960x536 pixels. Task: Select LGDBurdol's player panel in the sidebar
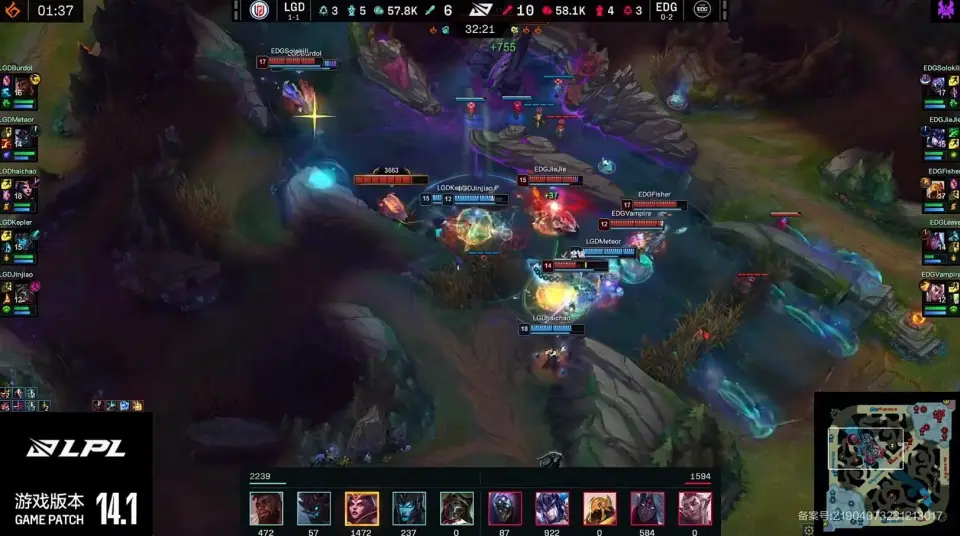(x=18, y=89)
